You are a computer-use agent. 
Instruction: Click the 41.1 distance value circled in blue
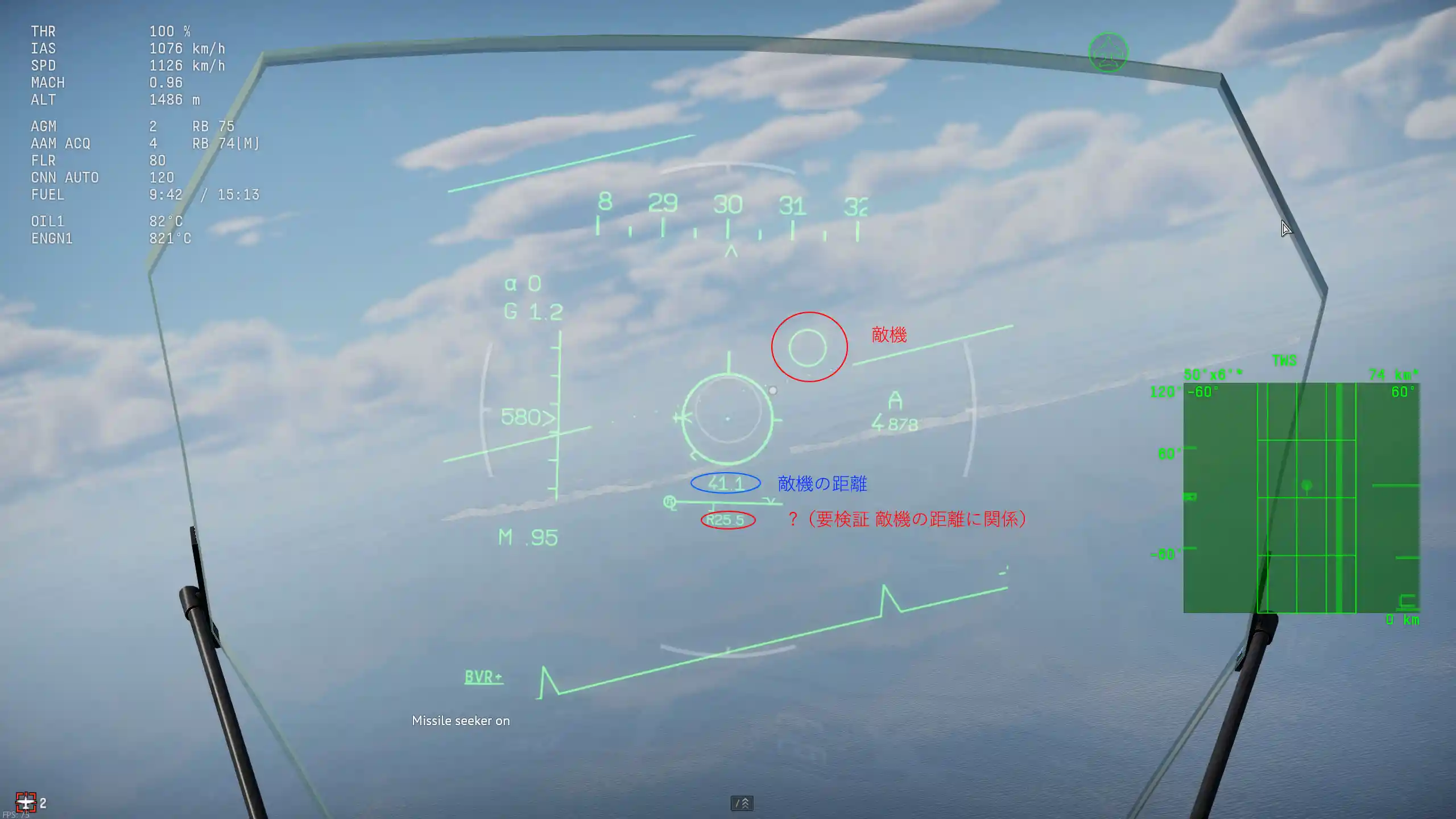(726, 483)
